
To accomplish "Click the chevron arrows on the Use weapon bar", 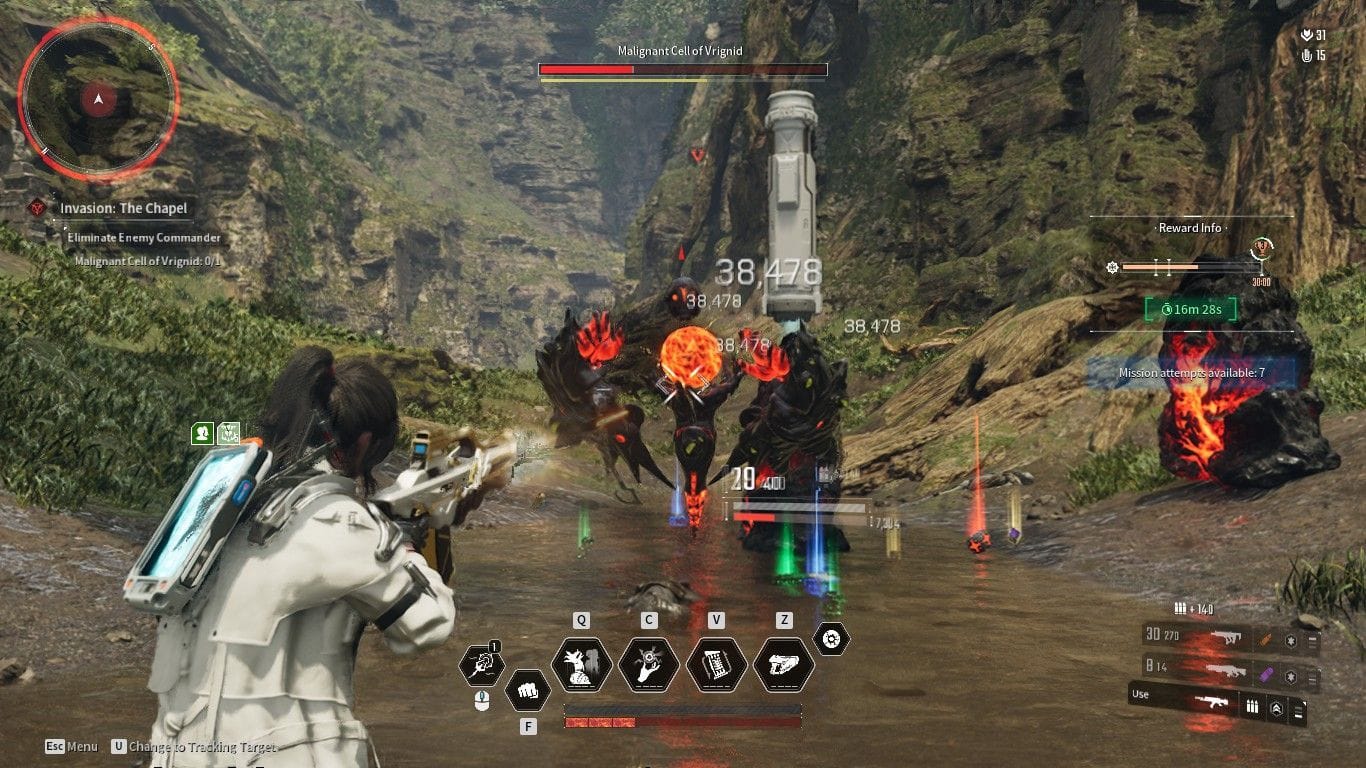I will tap(1277, 707).
